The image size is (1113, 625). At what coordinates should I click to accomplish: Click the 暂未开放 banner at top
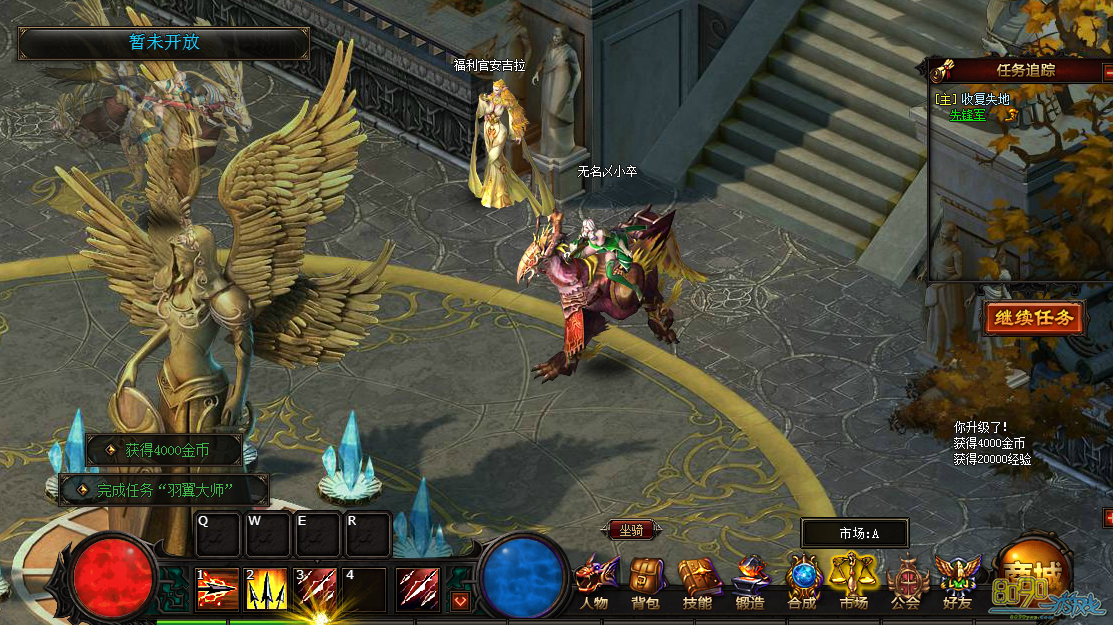click(164, 43)
